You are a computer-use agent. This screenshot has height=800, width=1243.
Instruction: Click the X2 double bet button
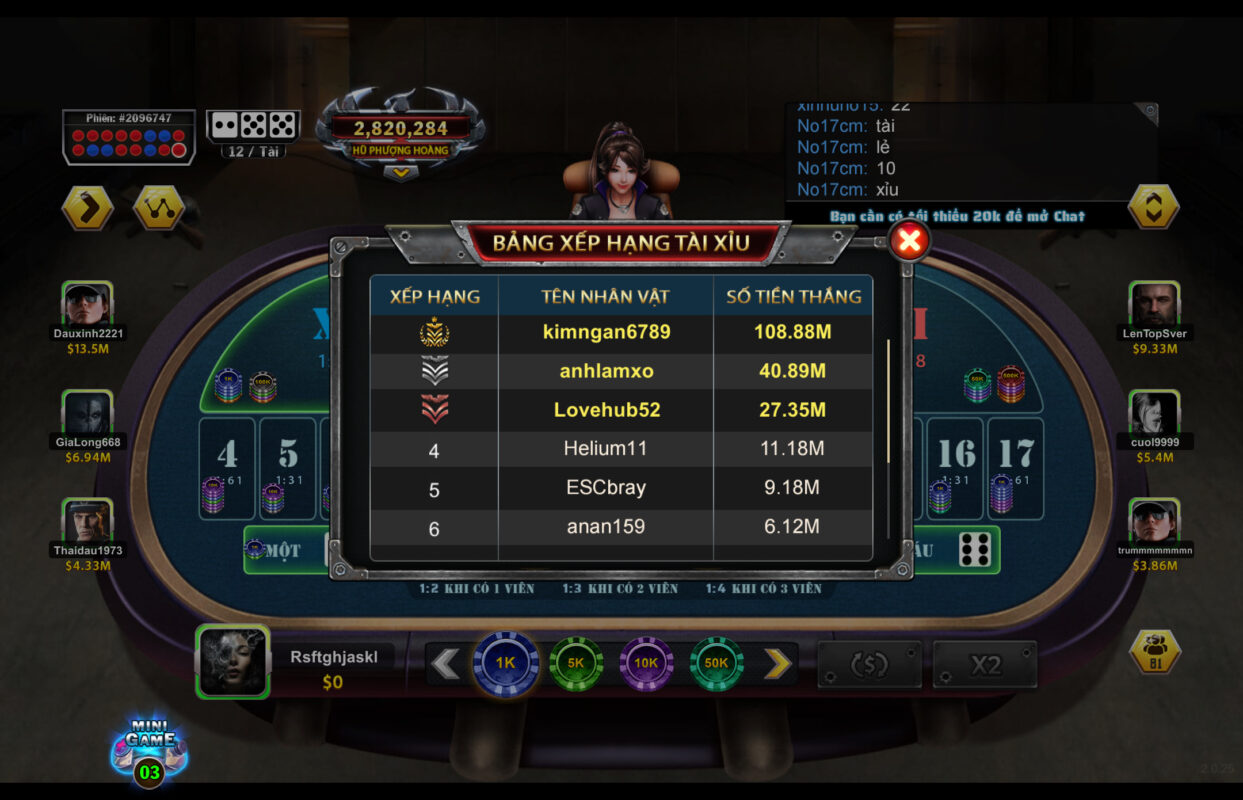click(x=985, y=665)
